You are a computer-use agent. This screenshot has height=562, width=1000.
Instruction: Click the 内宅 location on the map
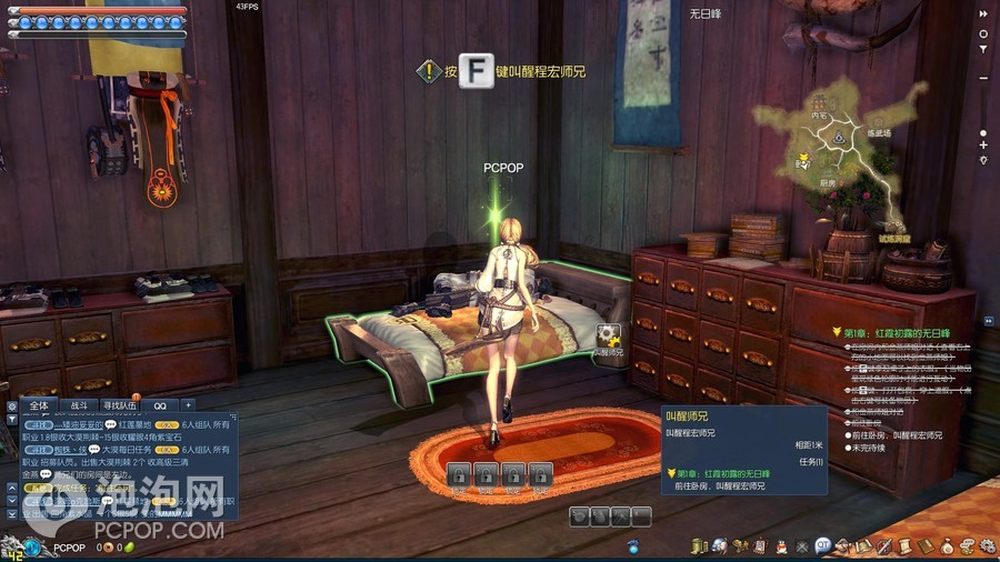[x=820, y=115]
